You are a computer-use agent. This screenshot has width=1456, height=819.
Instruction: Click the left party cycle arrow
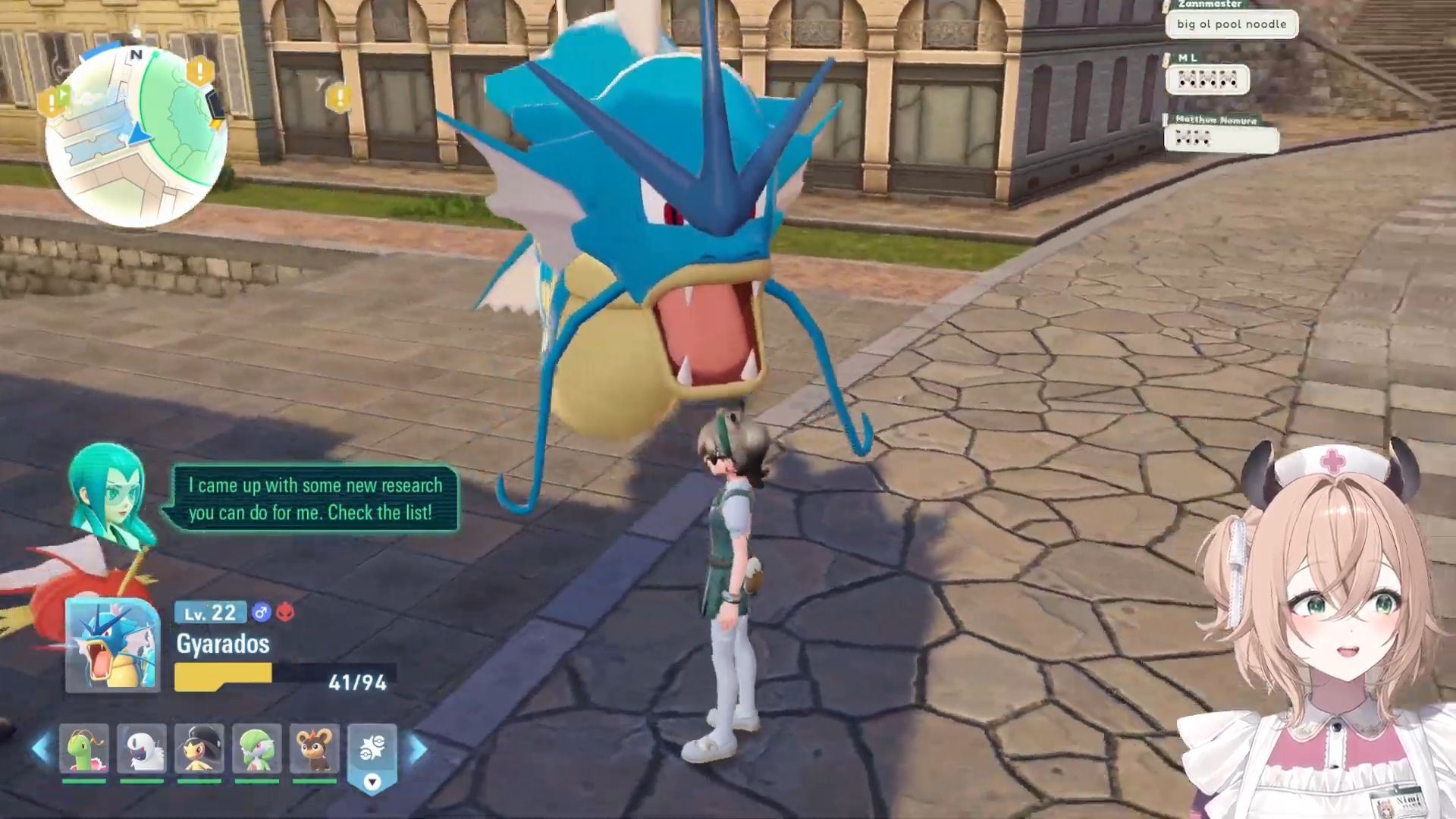point(39,749)
